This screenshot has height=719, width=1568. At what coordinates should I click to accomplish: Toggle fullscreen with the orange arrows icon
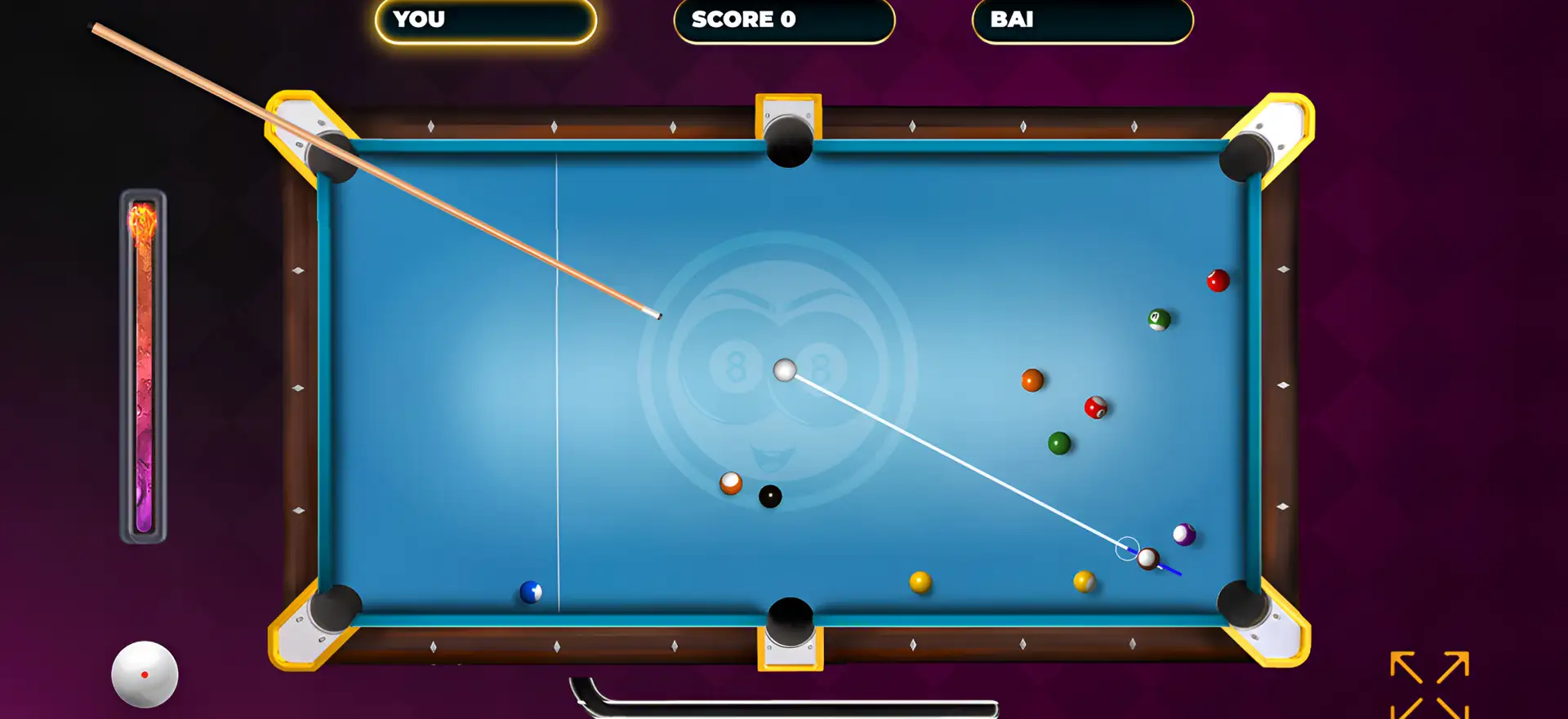(x=1429, y=684)
